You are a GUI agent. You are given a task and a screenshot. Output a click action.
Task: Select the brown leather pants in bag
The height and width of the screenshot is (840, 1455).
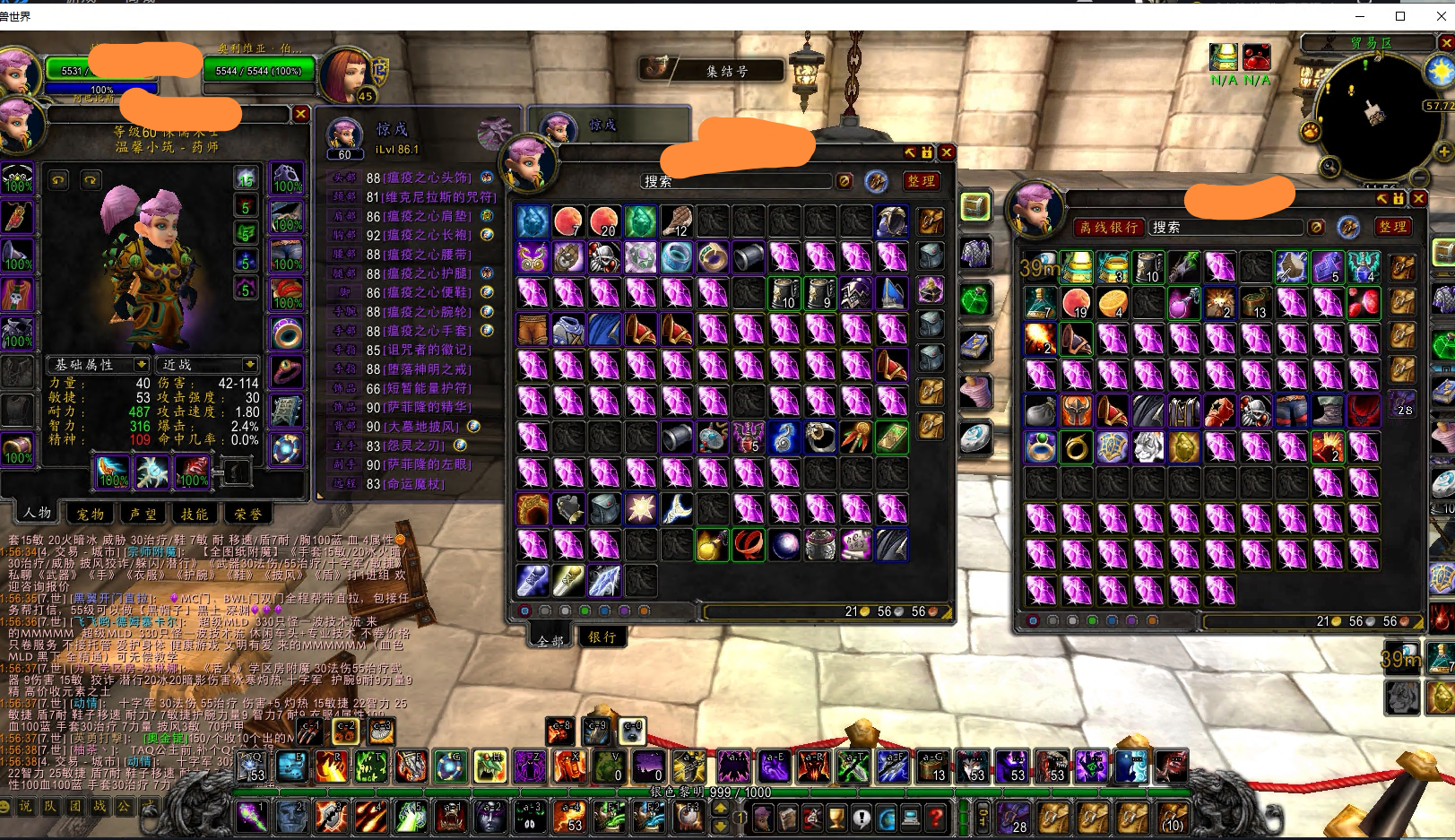click(x=533, y=330)
